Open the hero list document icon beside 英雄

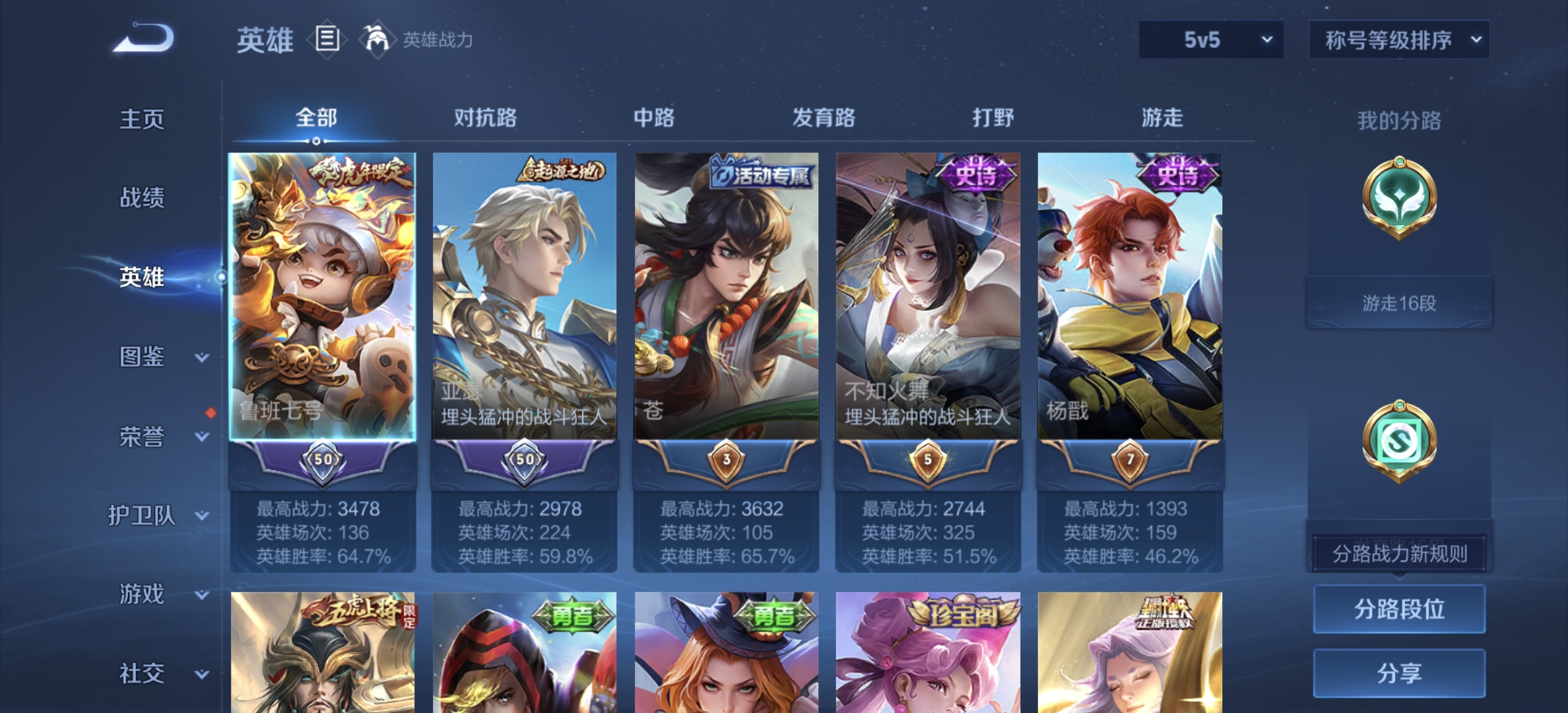point(326,40)
